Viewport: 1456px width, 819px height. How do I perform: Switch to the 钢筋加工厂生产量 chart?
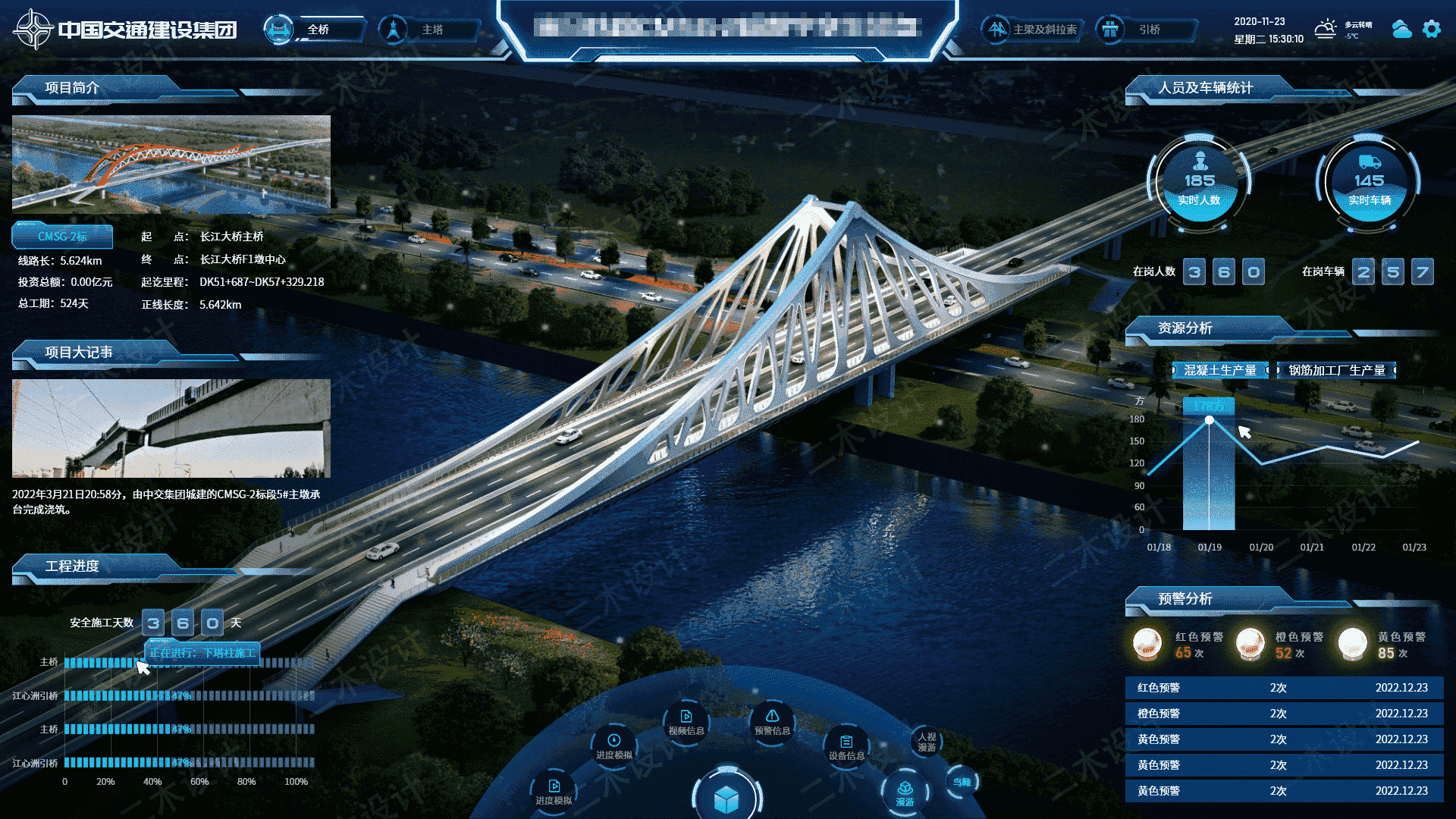(x=1336, y=370)
